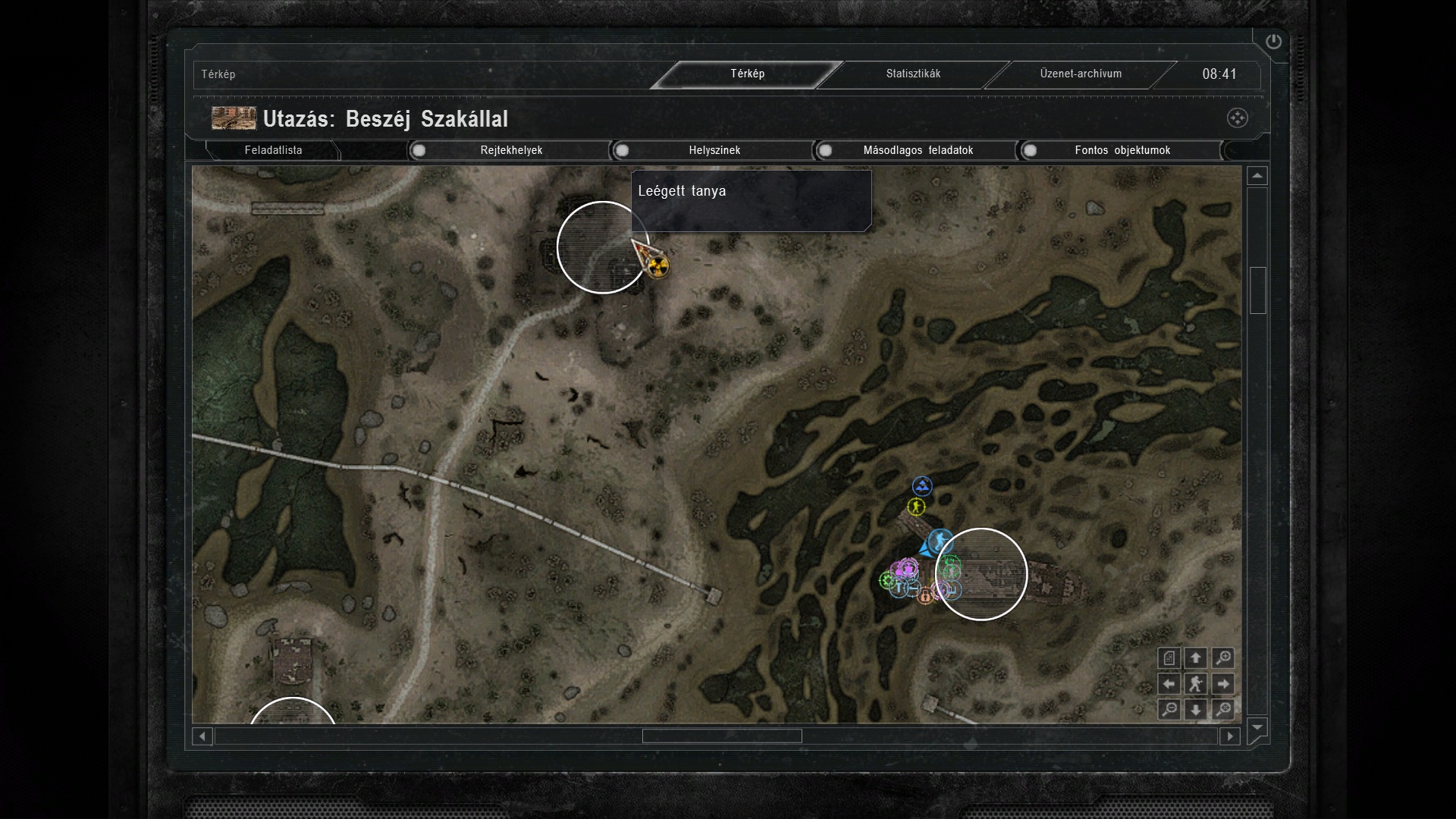The width and height of the screenshot is (1456, 819).
Task: Toggle the Helyszínek map filter
Action: tap(714, 150)
